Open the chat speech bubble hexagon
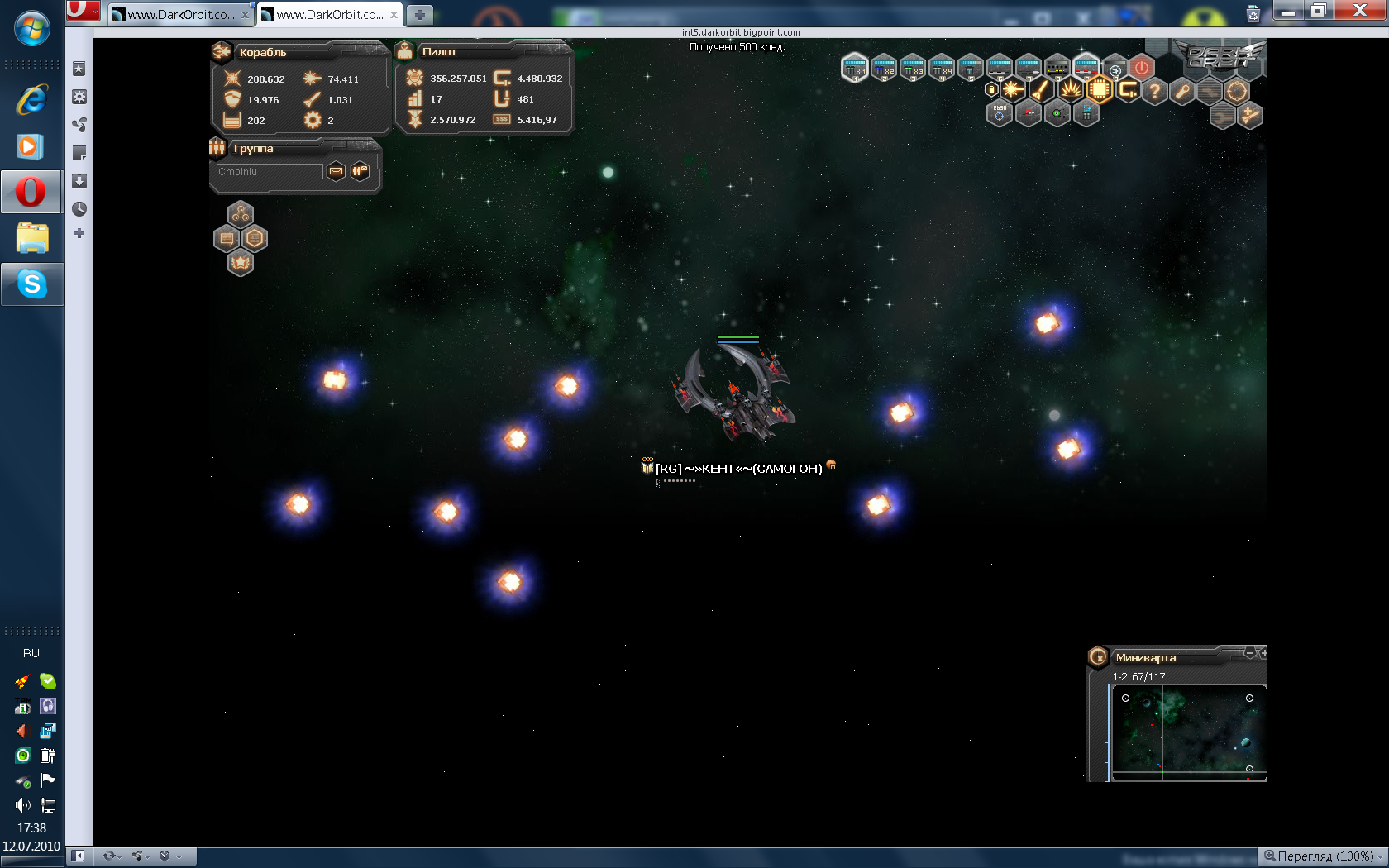Screen dimensions: 1389x868 [227, 239]
